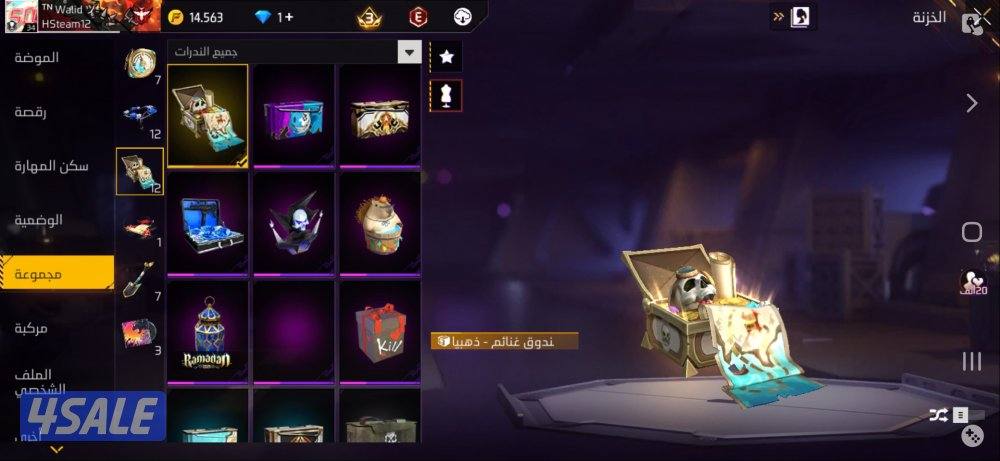Select the سكن المهارة menu entry
The width and height of the screenshot is (1000, 461).
tap(52, 166)
